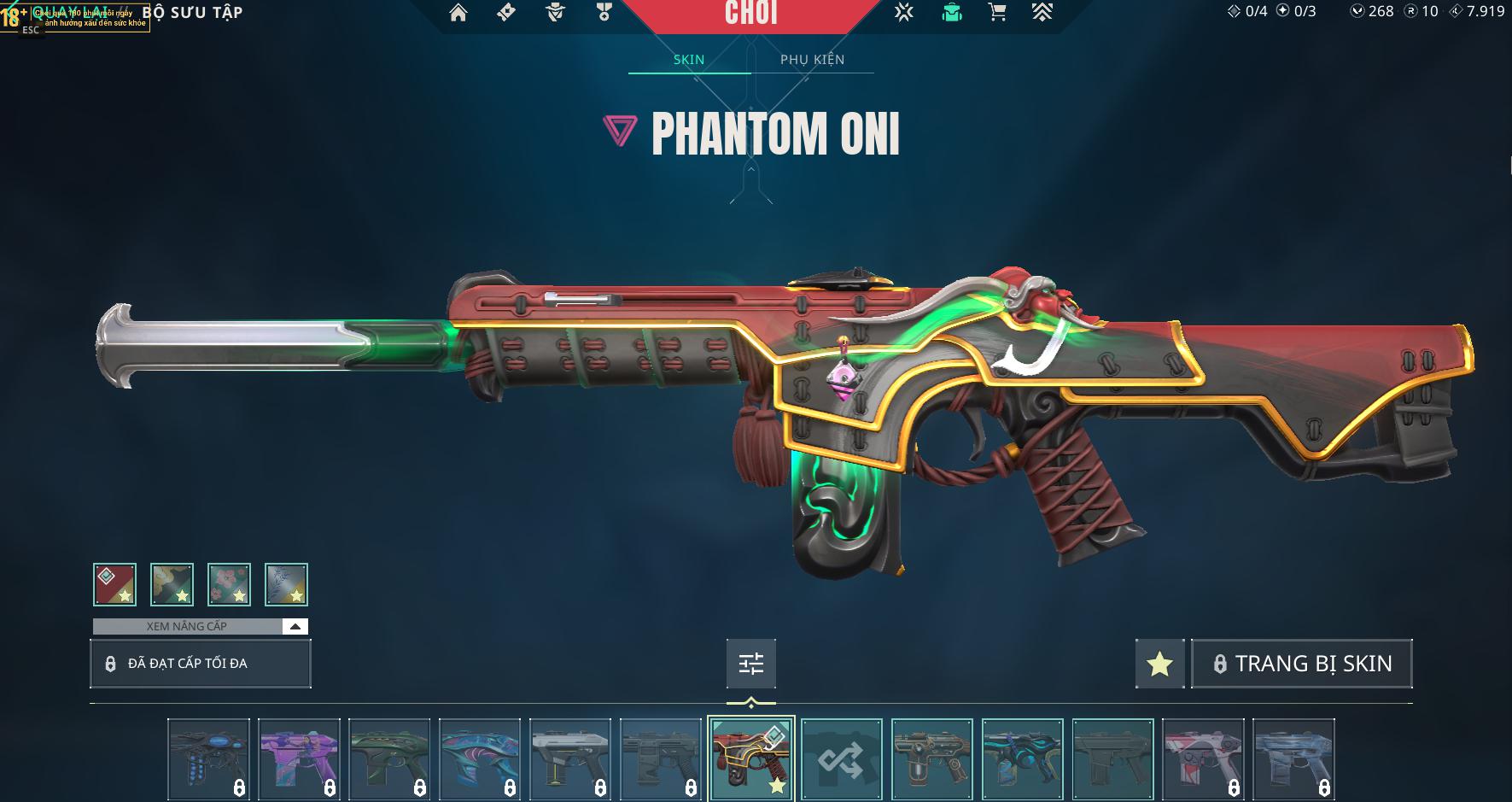Select the red Oni default variant swatch

[115, 585]
